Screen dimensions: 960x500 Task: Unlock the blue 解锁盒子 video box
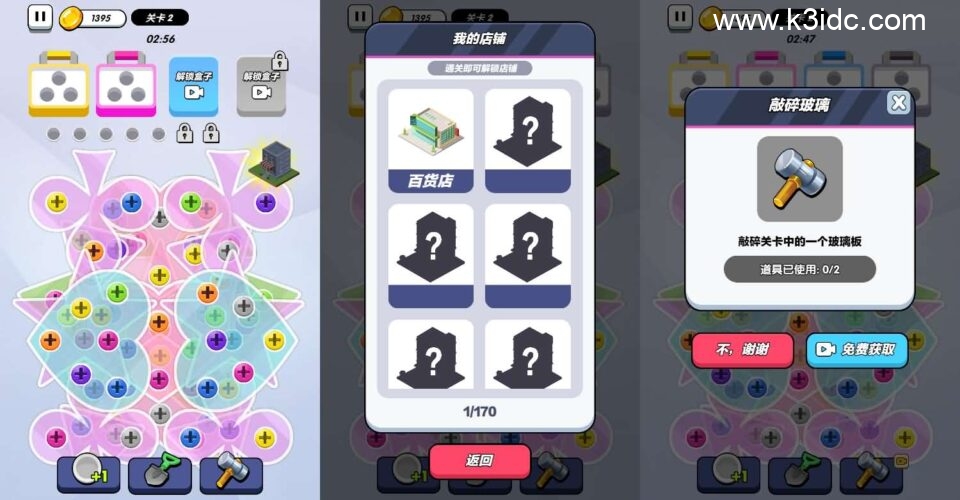194,85
